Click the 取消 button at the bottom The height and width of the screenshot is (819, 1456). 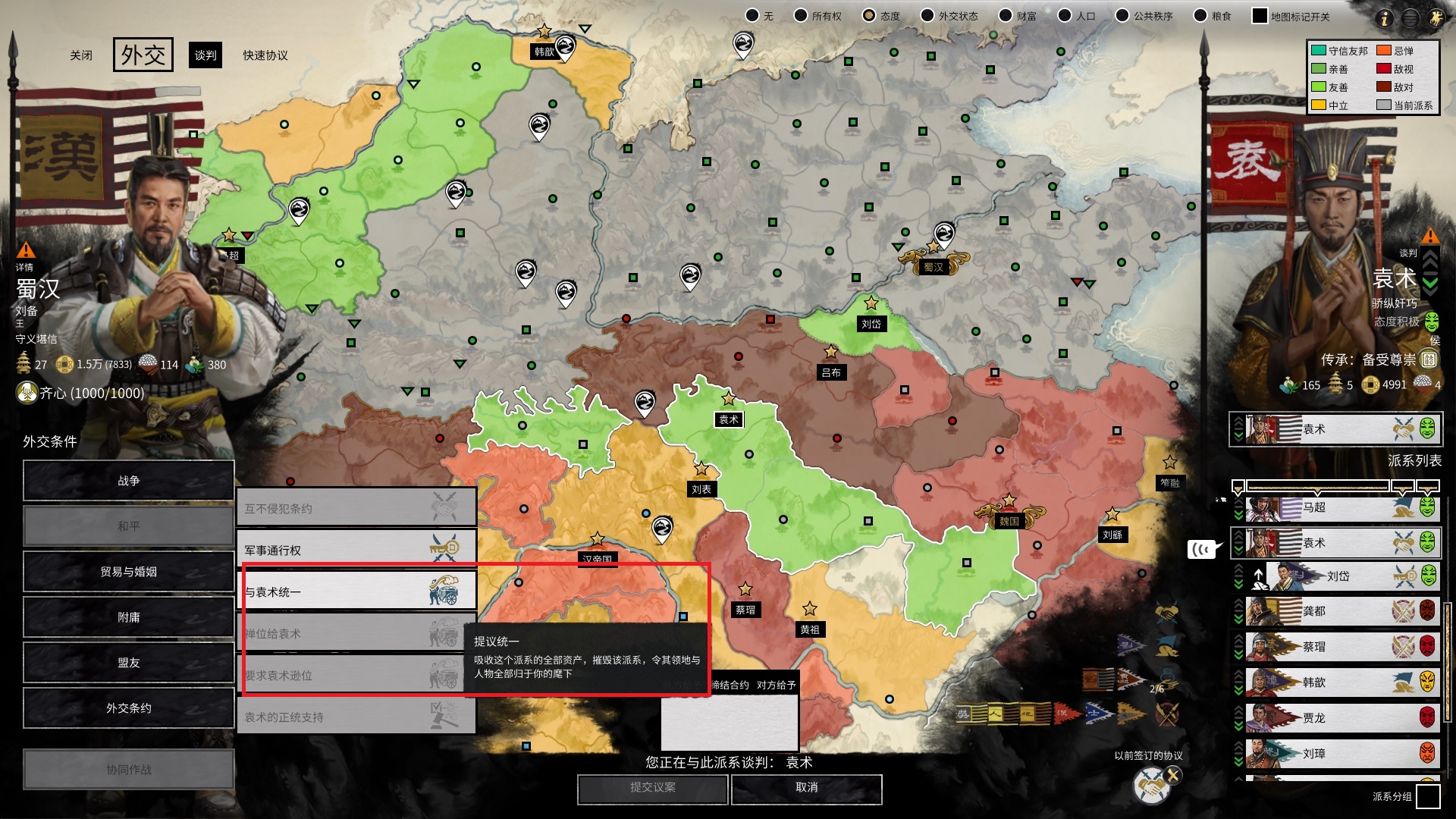pos(806,789)
